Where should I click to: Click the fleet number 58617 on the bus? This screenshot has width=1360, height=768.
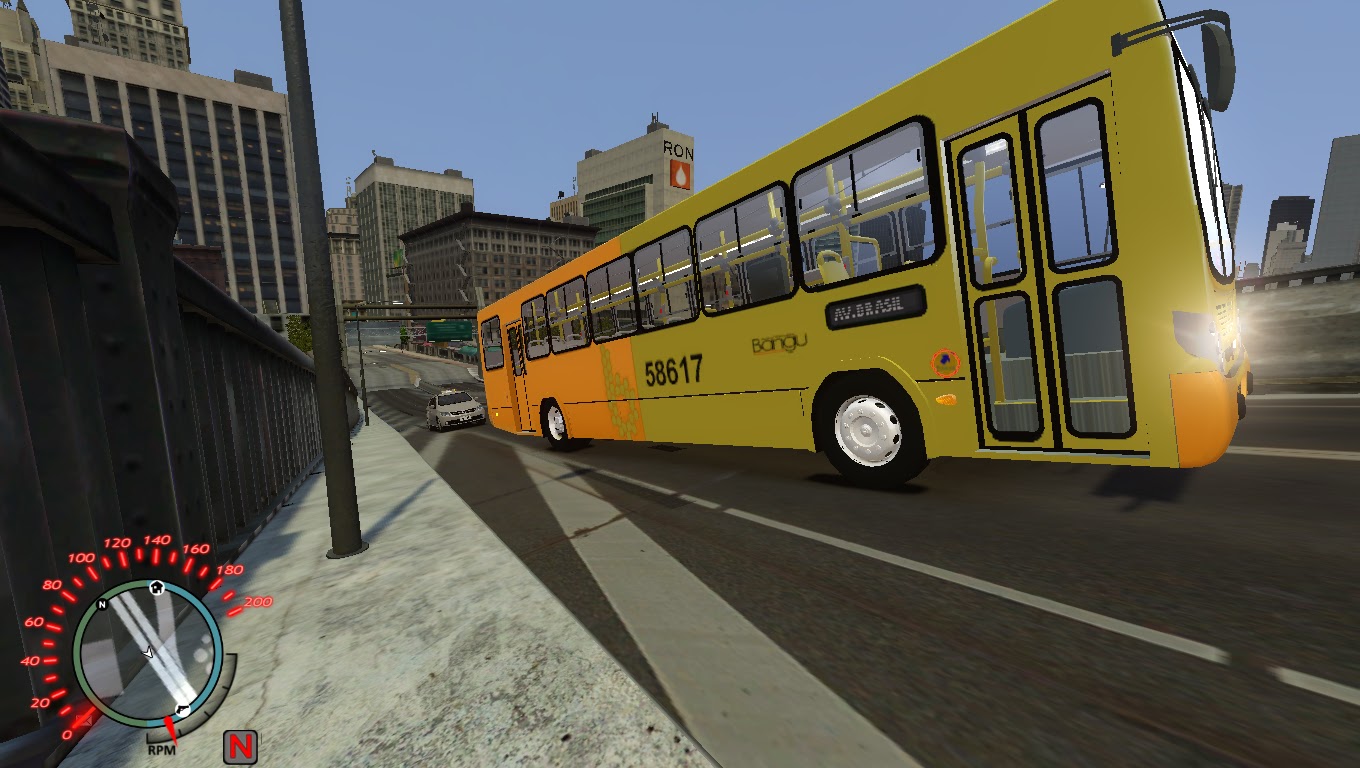pos(675,371)
